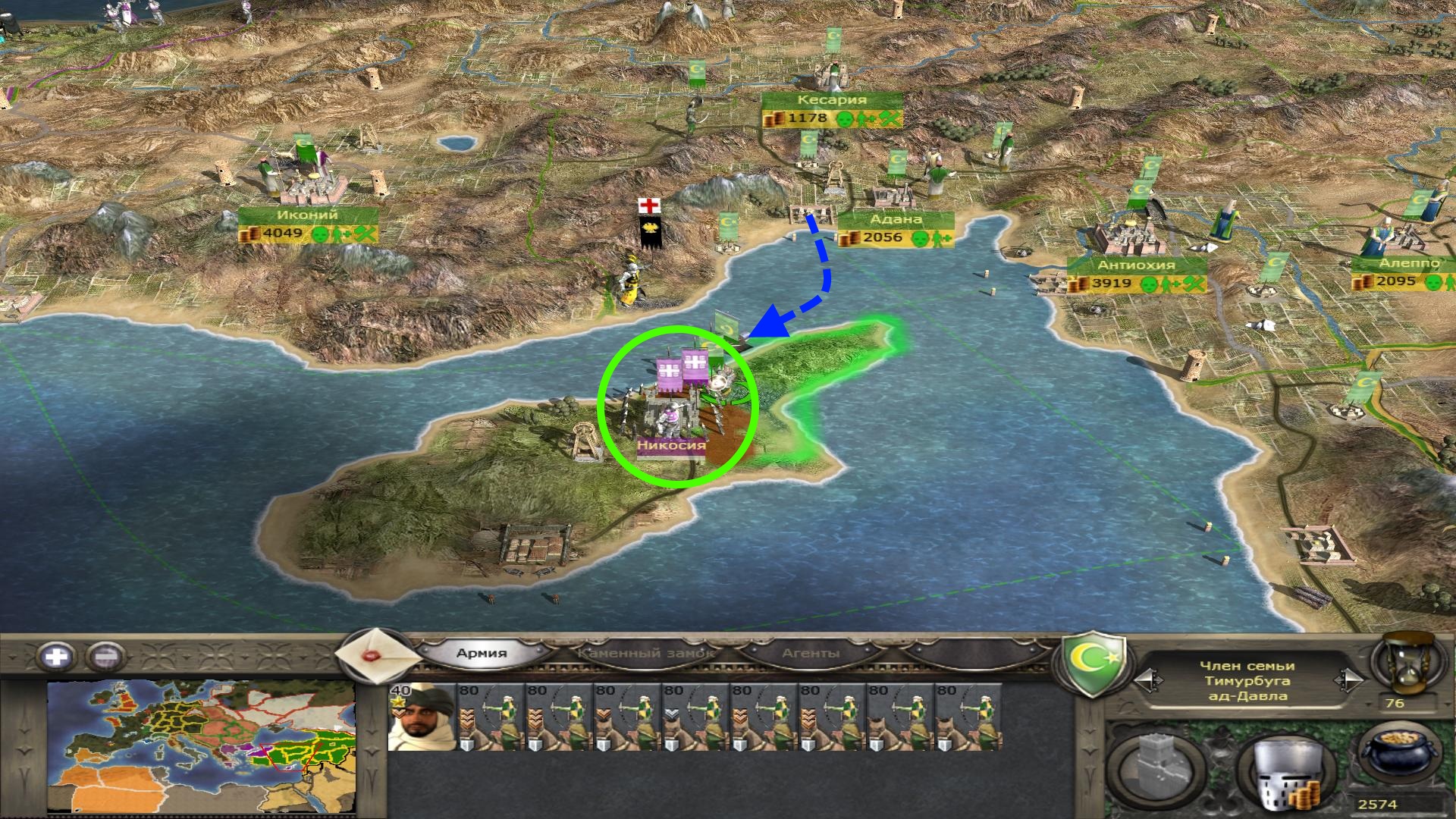Viewport: 1456px width, 819px height.
Task: Open finances via the gold pot icon
Action: pyautogui.click(x=1398, y=761)
